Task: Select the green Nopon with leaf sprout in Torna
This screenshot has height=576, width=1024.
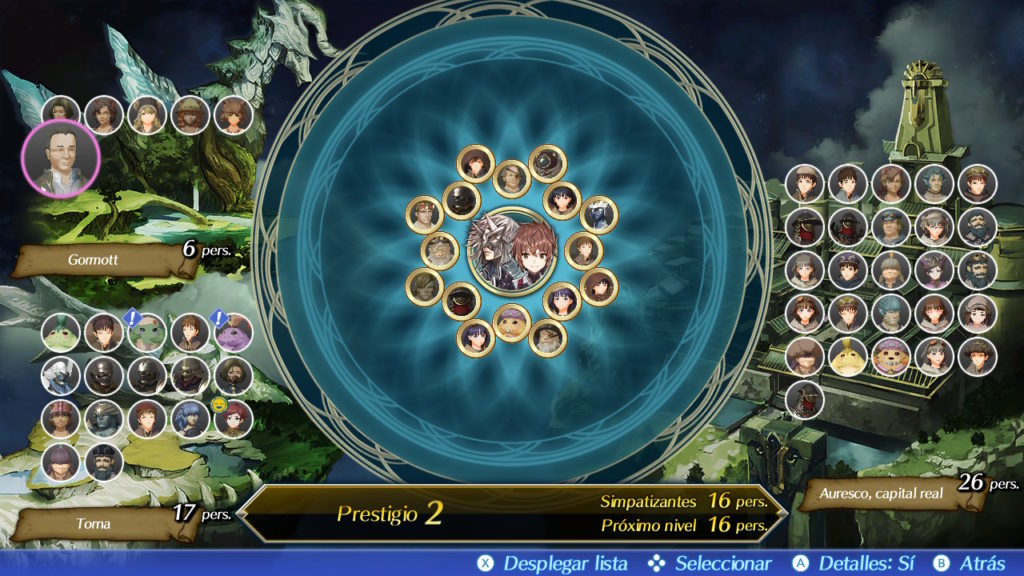Action: tap(60, 333)
